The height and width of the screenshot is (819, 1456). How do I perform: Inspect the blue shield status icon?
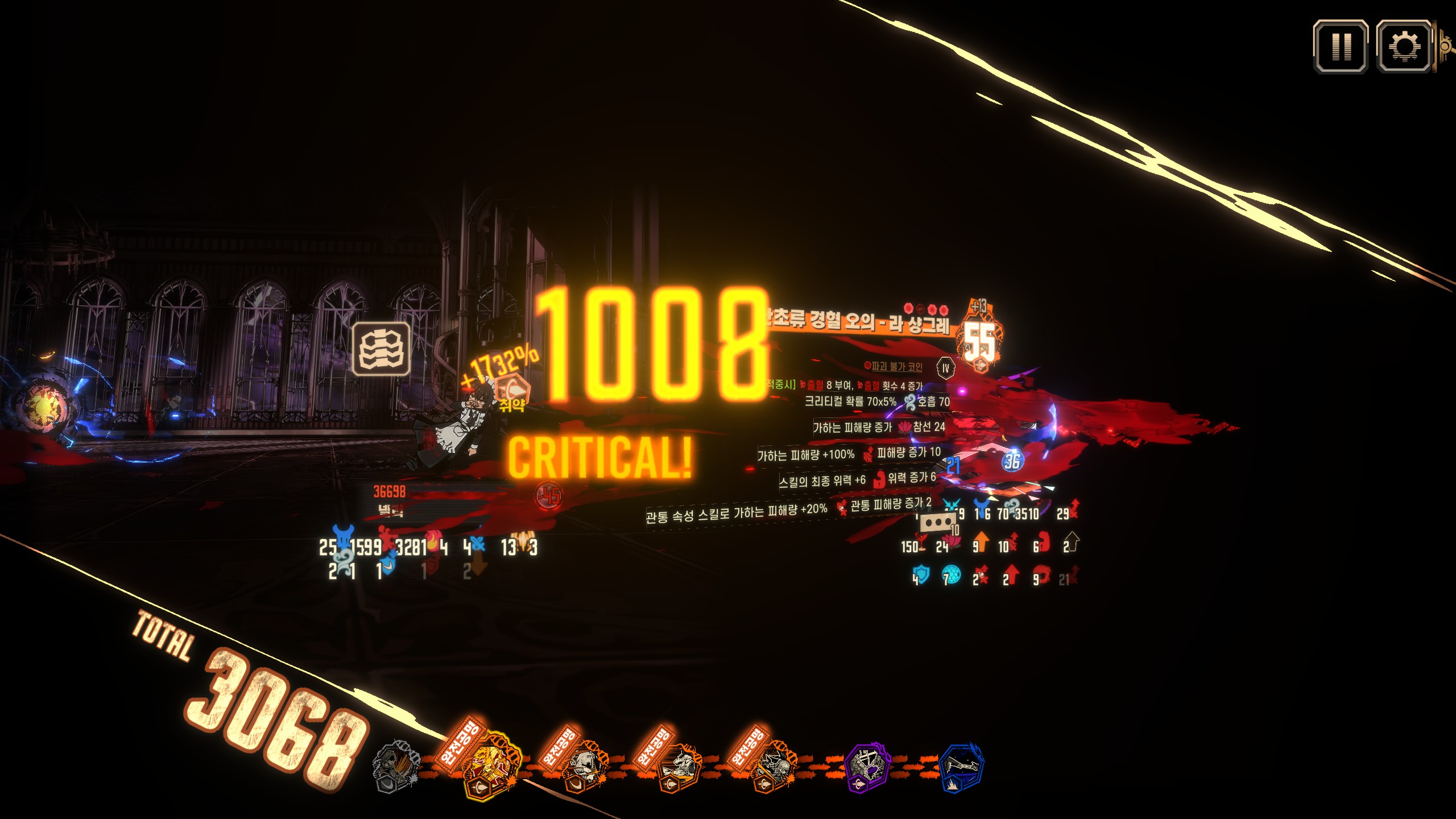921,574
